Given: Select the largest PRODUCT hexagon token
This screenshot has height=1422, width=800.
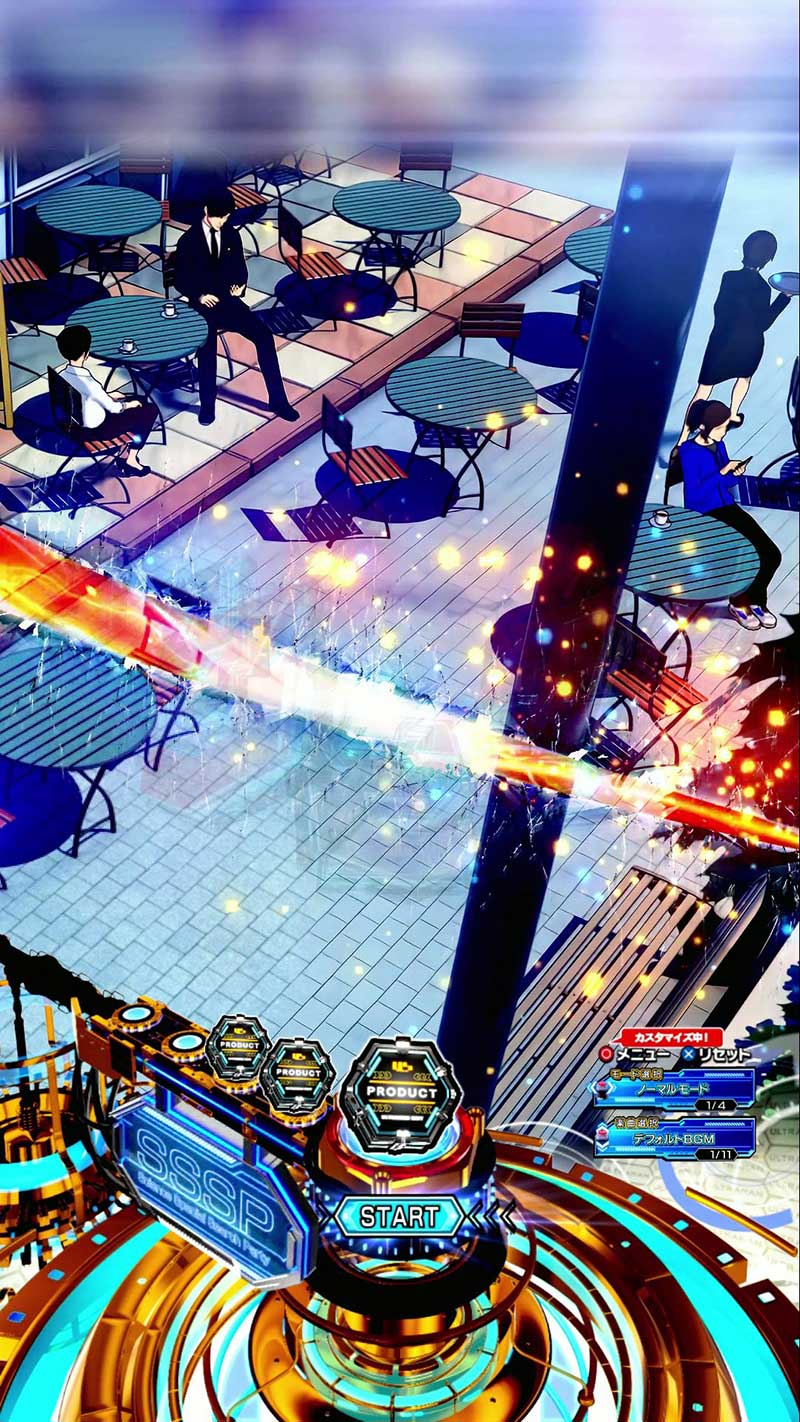Looking at the screenshot, I should coord(402,1092).
